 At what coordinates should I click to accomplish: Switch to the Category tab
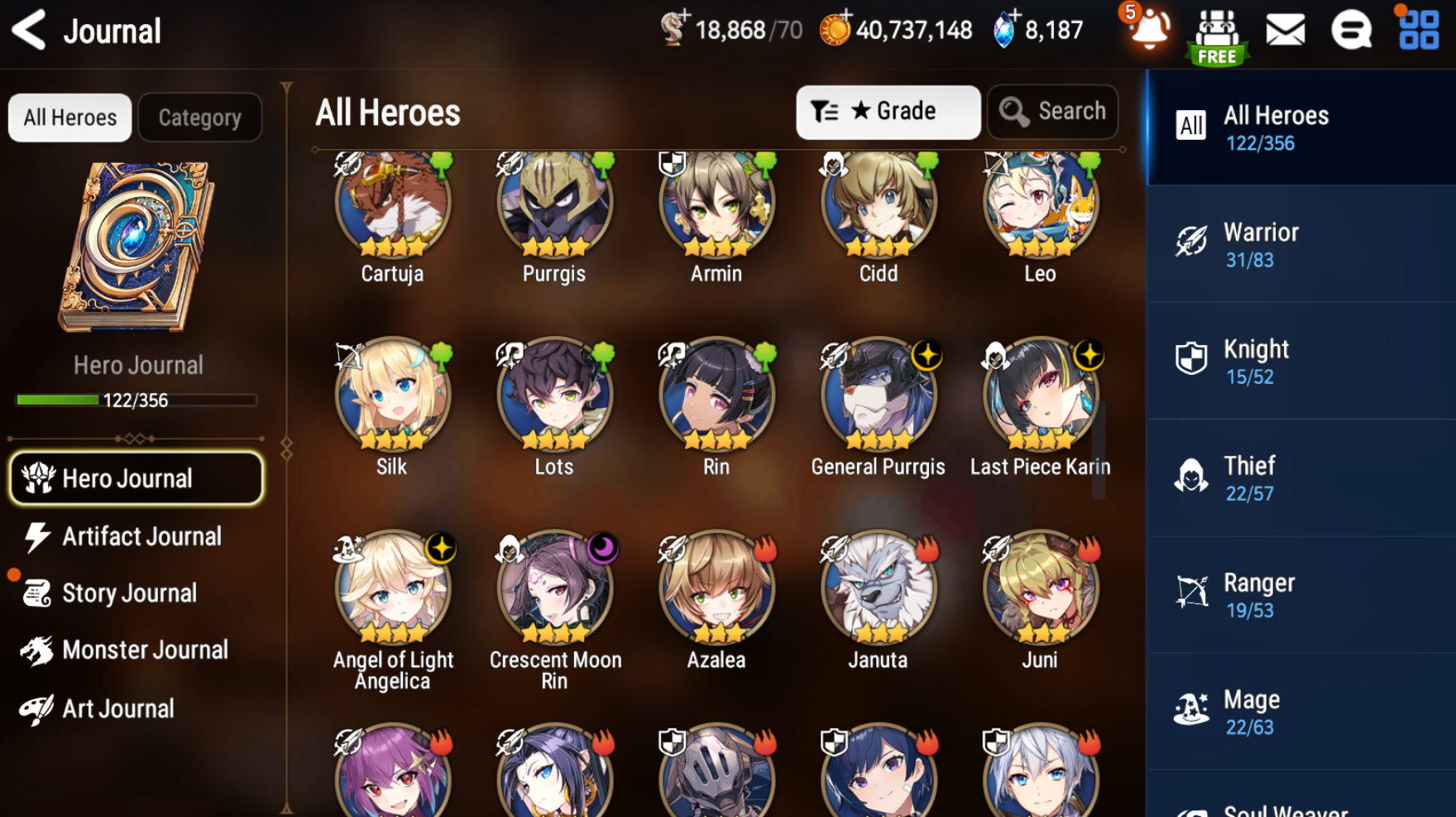point(199,118)
